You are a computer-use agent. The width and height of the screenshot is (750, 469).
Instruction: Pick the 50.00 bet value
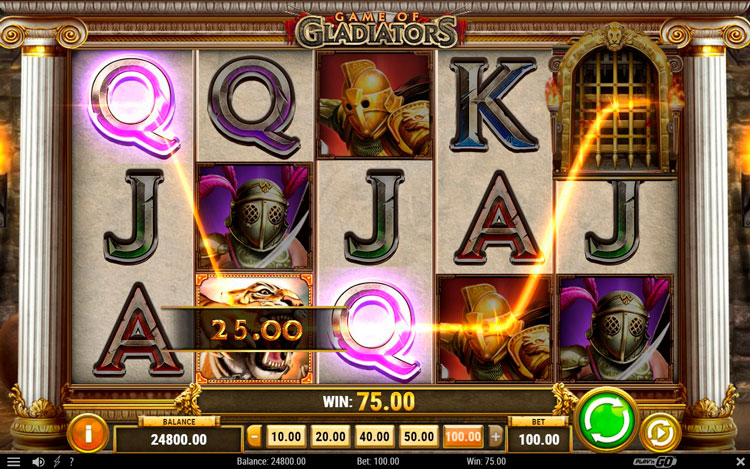pos(419,436)
